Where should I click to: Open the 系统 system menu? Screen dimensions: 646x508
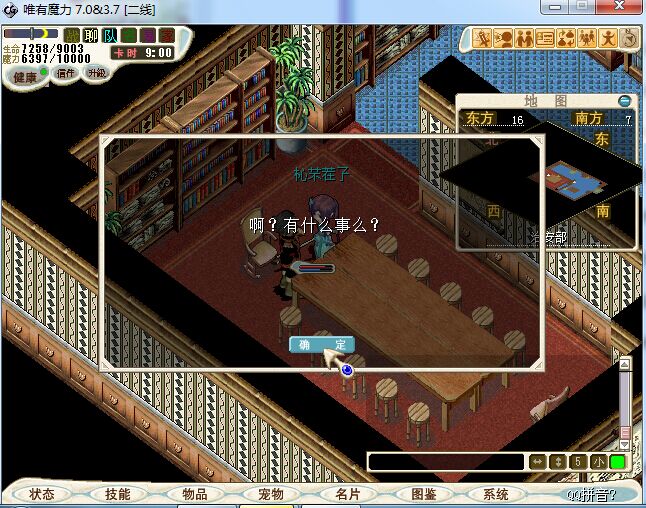(x=496, y=494)
